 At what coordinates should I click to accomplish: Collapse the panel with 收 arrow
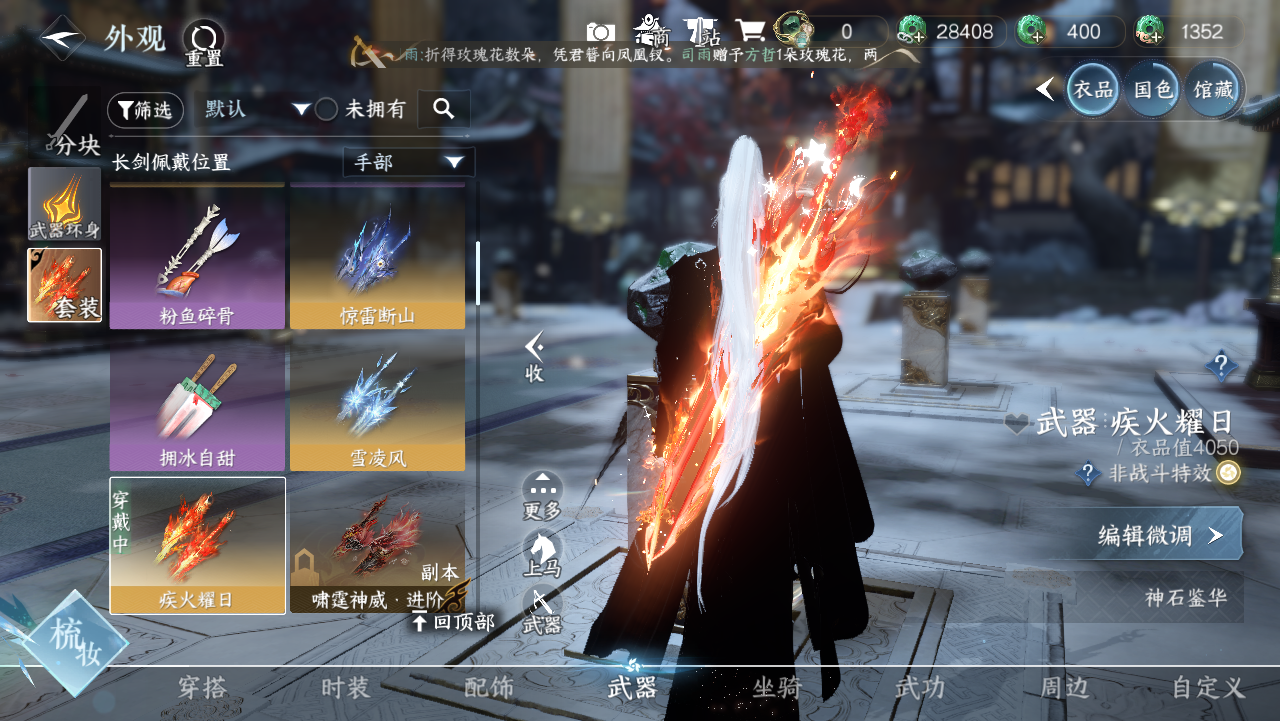click(535, 357)
